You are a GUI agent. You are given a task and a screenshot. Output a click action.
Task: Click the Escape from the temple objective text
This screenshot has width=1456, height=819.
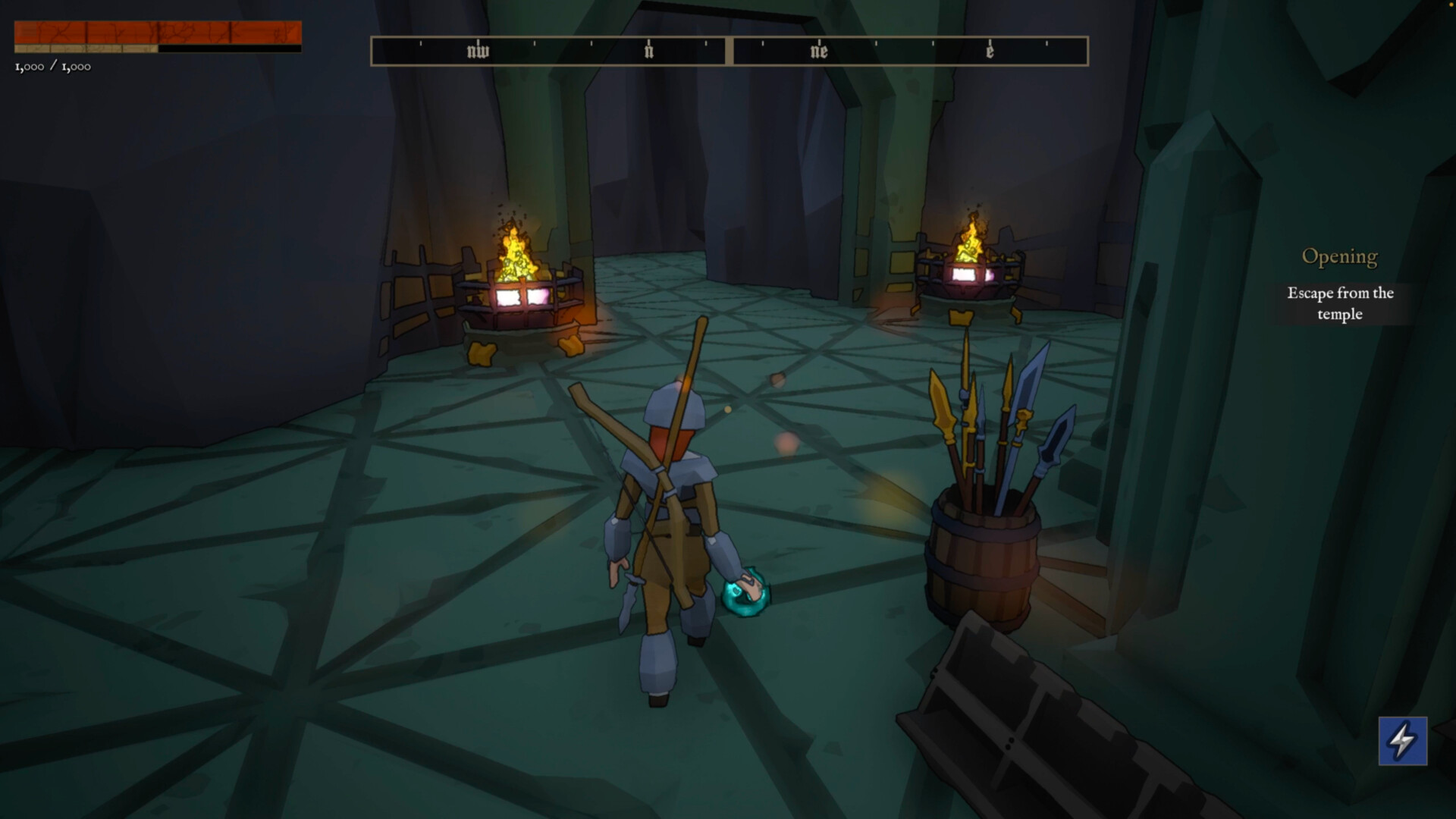pyautogui.click(x=1339, y=303)
